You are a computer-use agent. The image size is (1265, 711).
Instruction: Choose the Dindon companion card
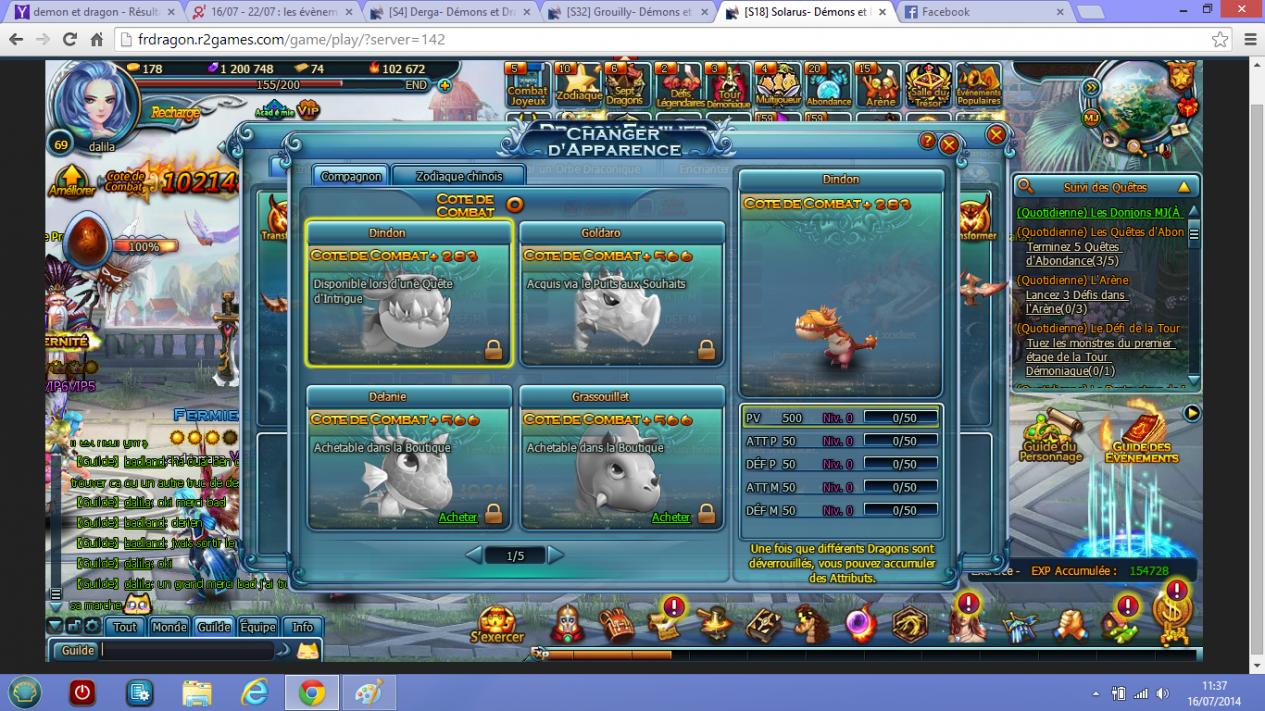(409, 293)
